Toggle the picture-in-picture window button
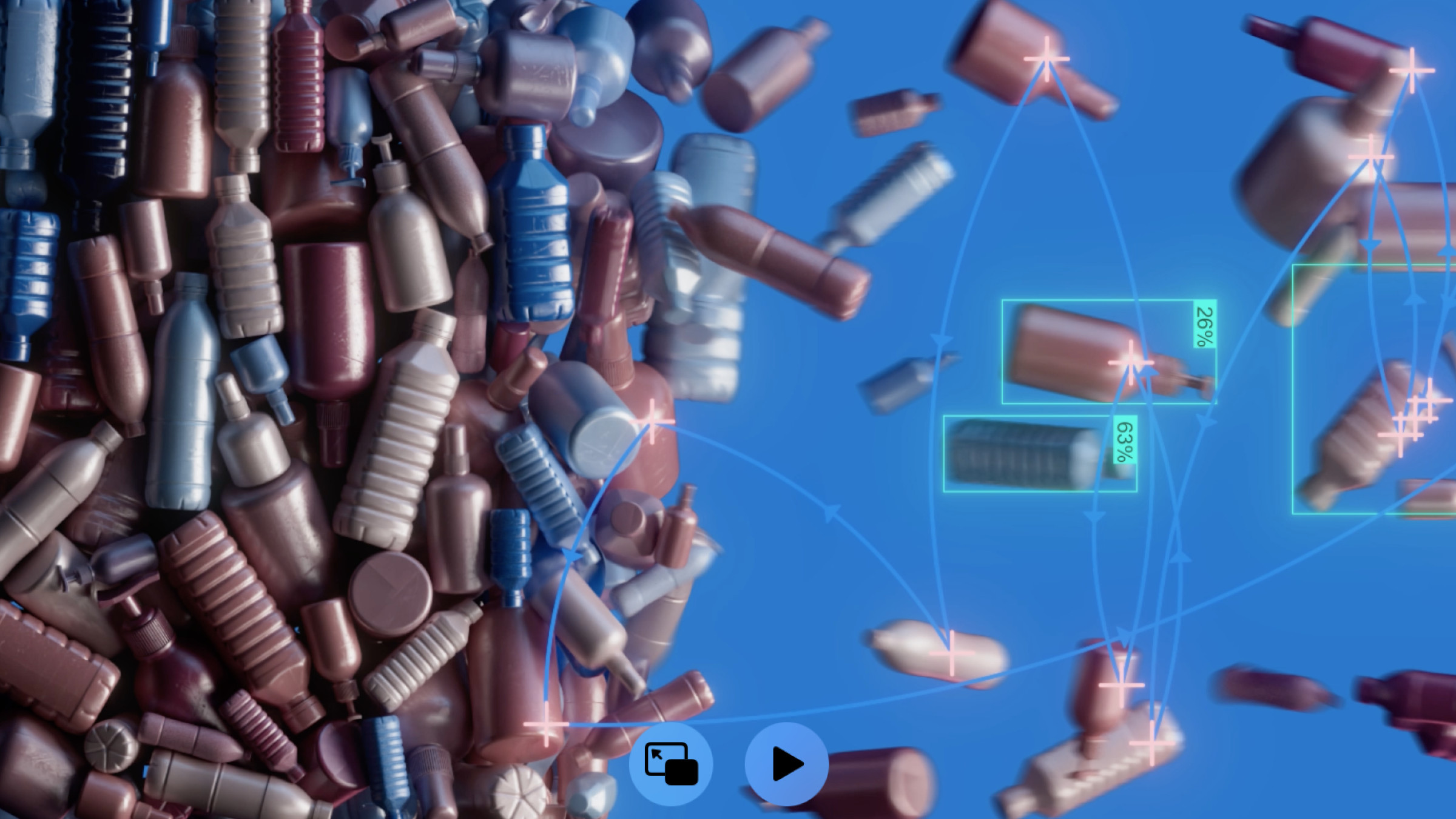Image resolution: width=1456 pixels, height=819 pixels. (670, 764)
